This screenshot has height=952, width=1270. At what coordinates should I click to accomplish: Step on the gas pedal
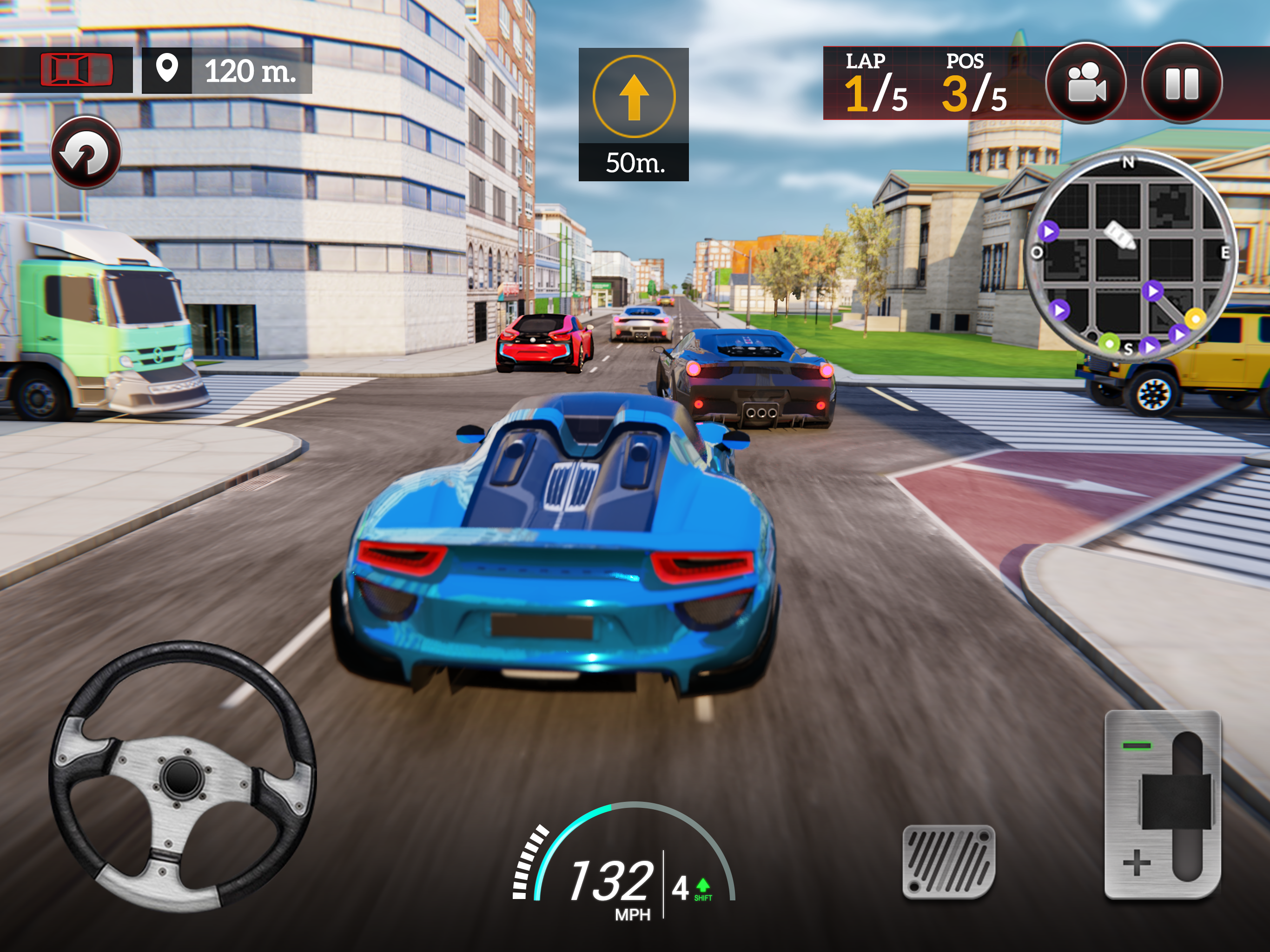pyautogui.click(x=948, y=861)
